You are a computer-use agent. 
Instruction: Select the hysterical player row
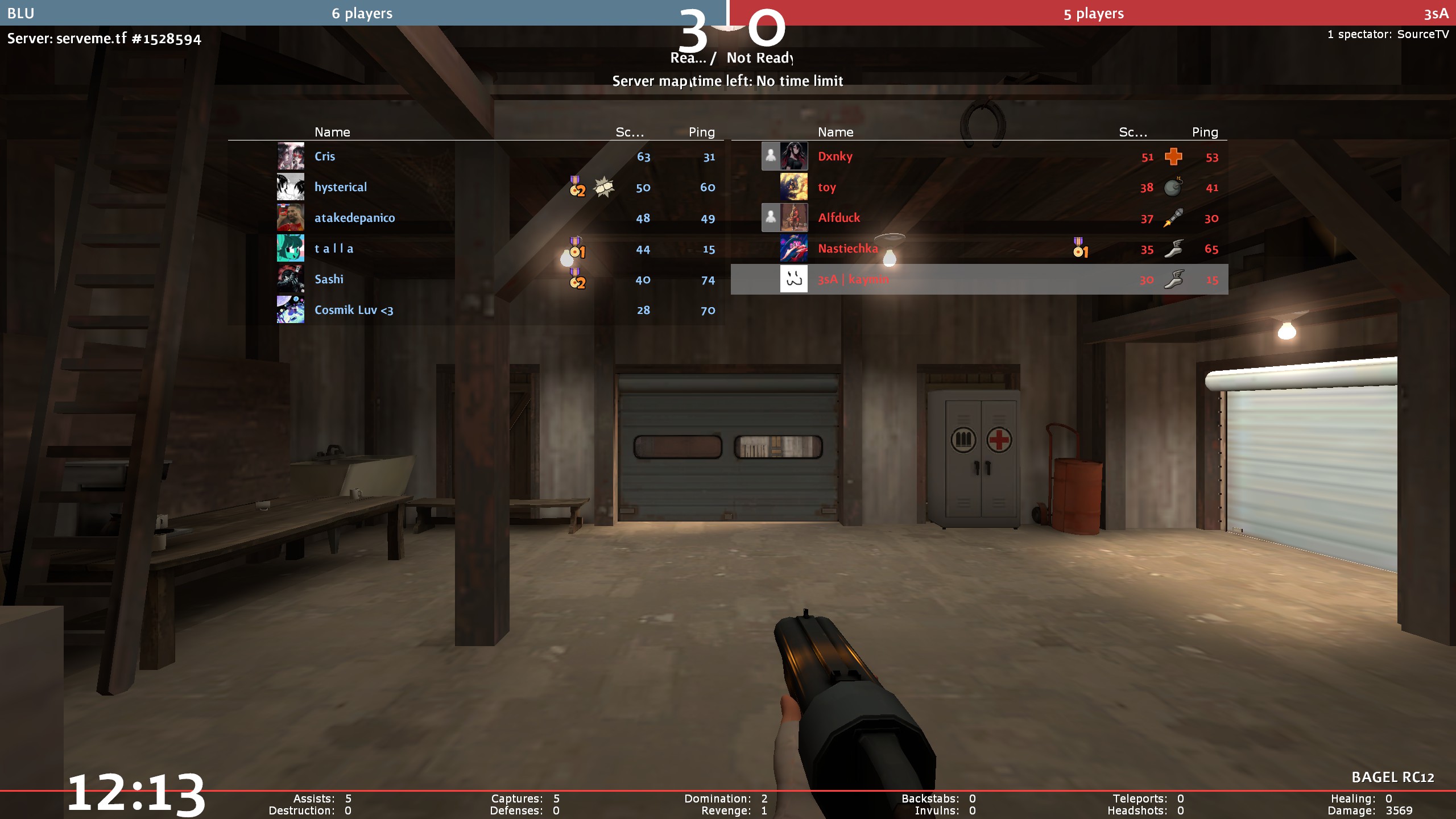point(341,187)
